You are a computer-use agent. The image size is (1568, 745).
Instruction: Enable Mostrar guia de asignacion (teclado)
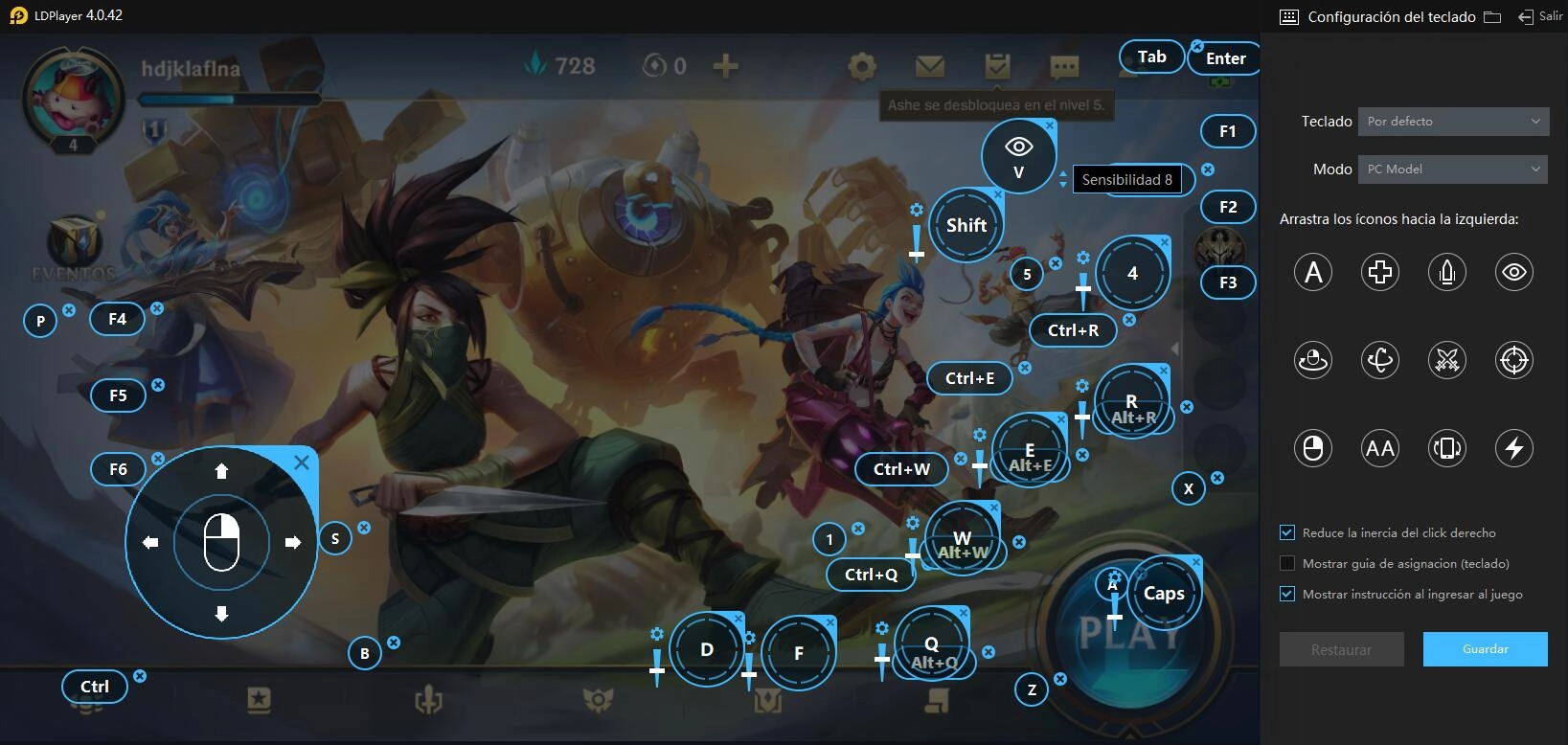(x=1286, y=563)
